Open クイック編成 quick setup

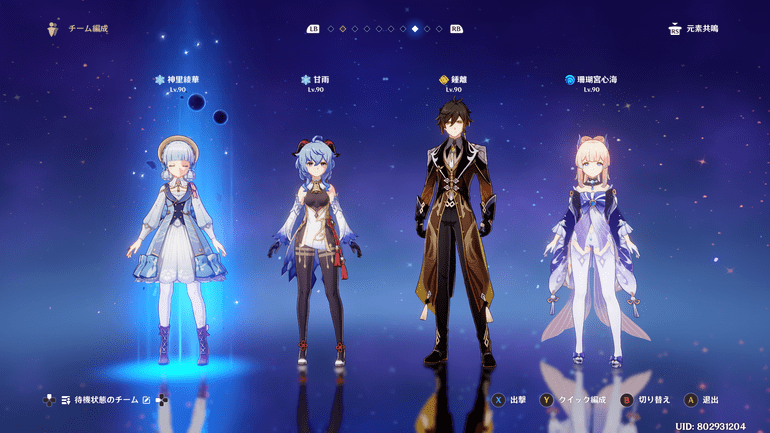click(x=574, y=400)
